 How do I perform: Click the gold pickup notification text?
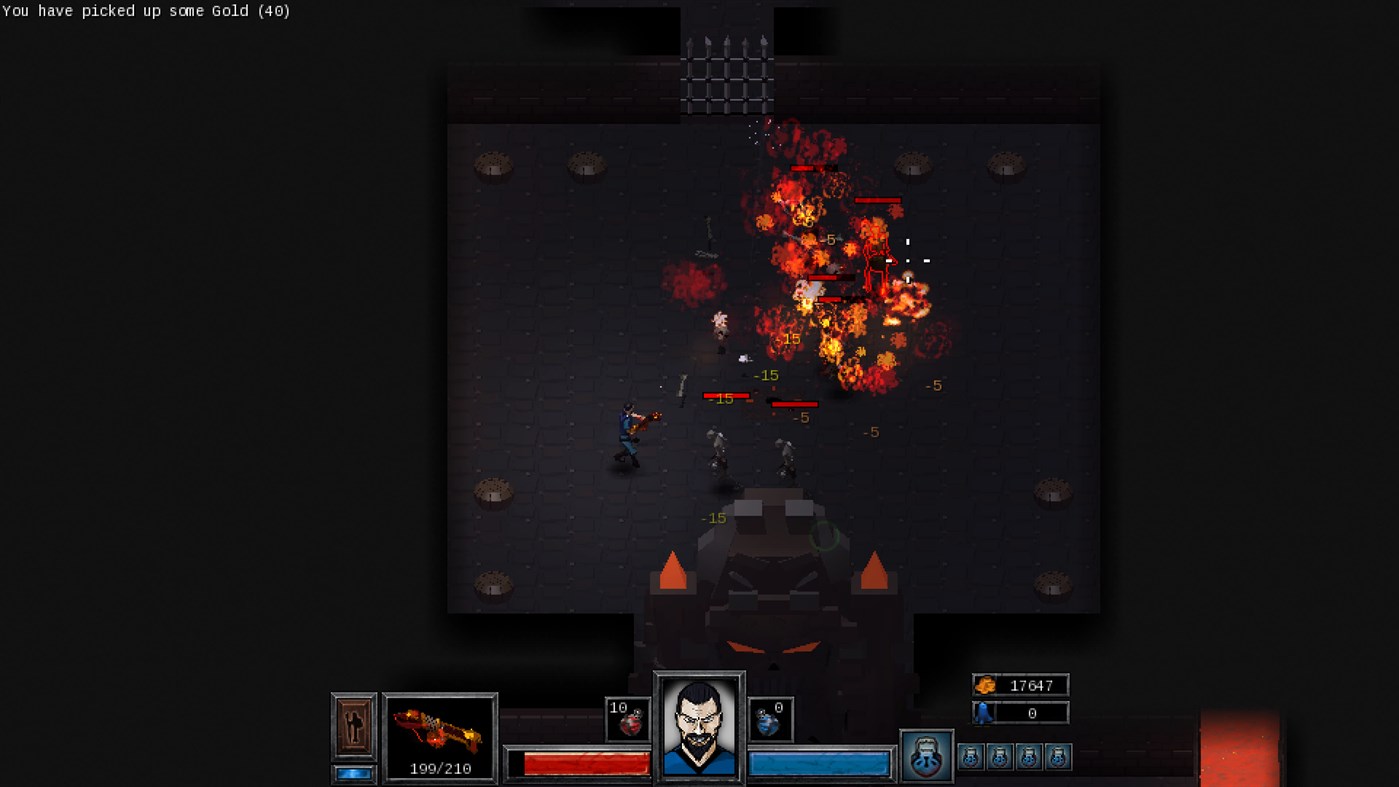pyautogui.click(x=144, y=11)
